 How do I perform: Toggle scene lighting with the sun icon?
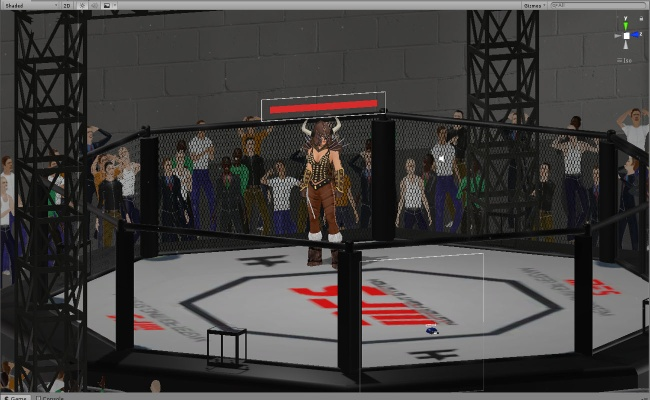click(x=80, y=5)
